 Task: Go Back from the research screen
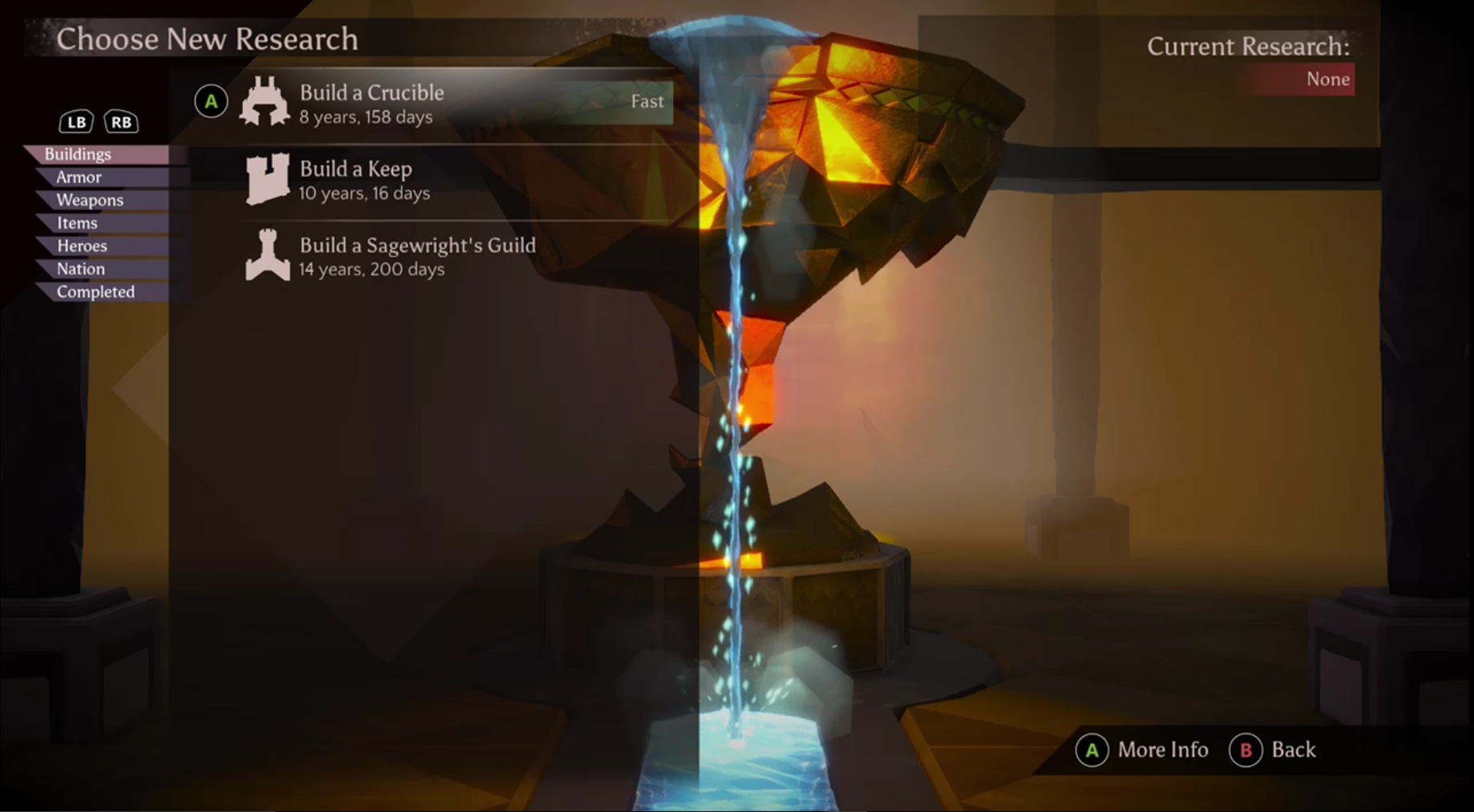click(x=1274, y=750)
